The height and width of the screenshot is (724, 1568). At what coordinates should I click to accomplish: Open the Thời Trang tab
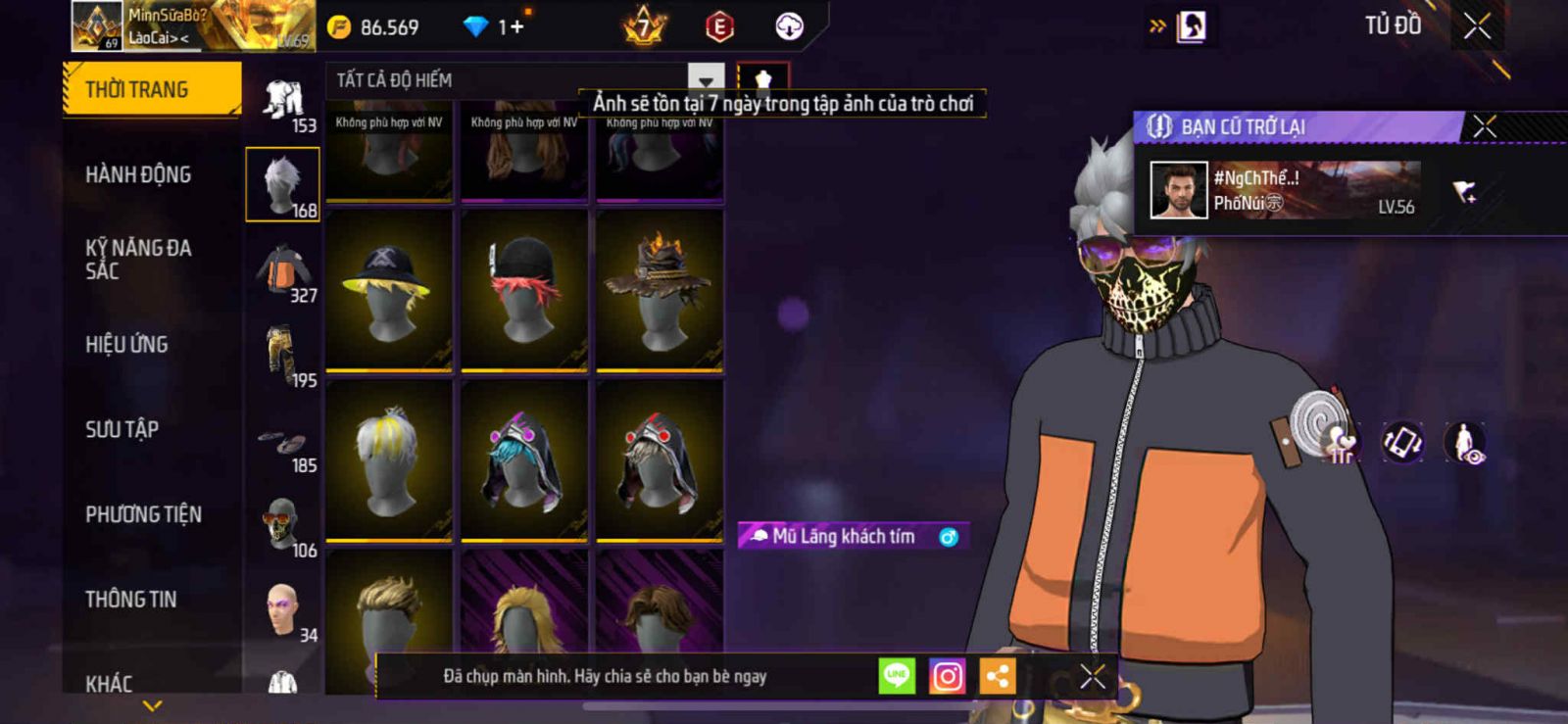152,90
